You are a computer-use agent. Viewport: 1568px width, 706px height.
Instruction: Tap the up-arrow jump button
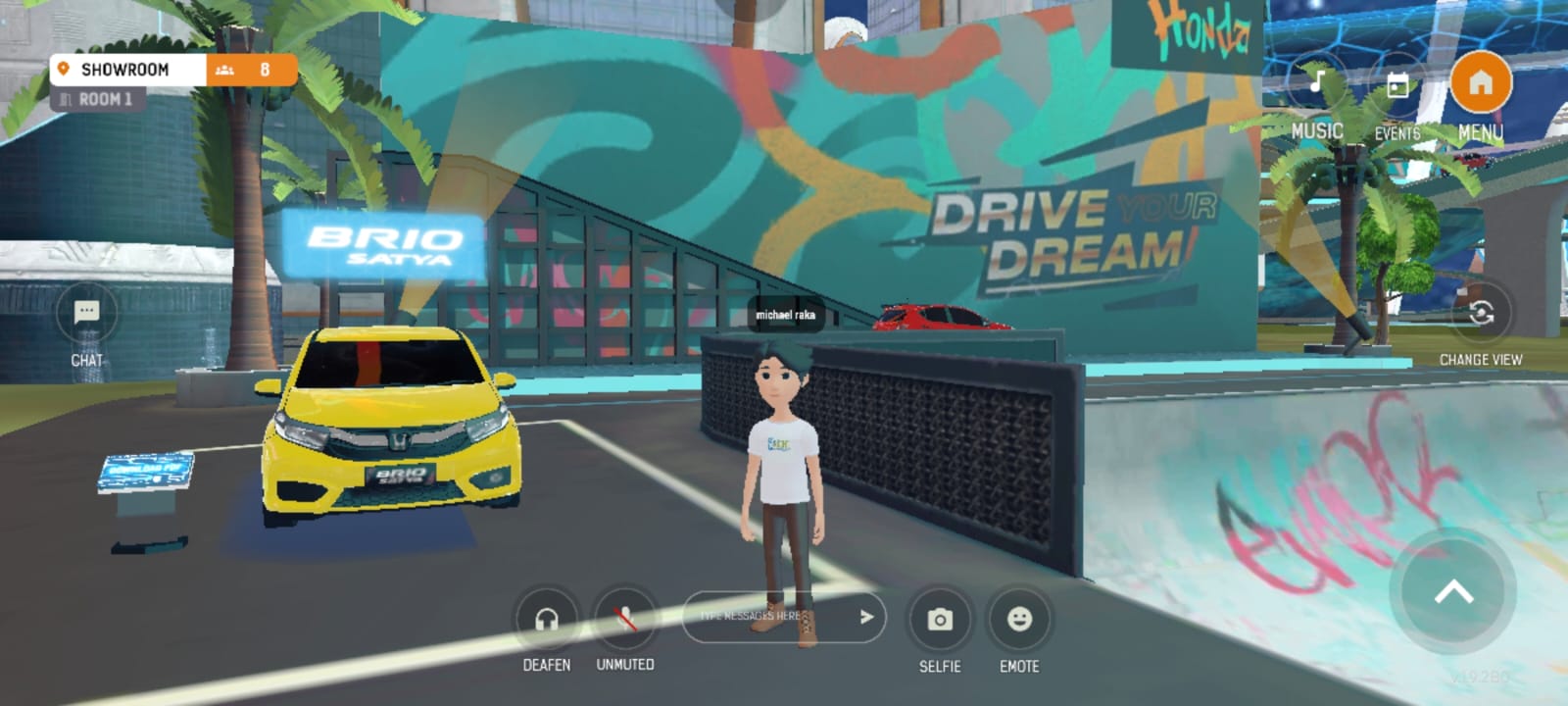(x=1453, y=591)
